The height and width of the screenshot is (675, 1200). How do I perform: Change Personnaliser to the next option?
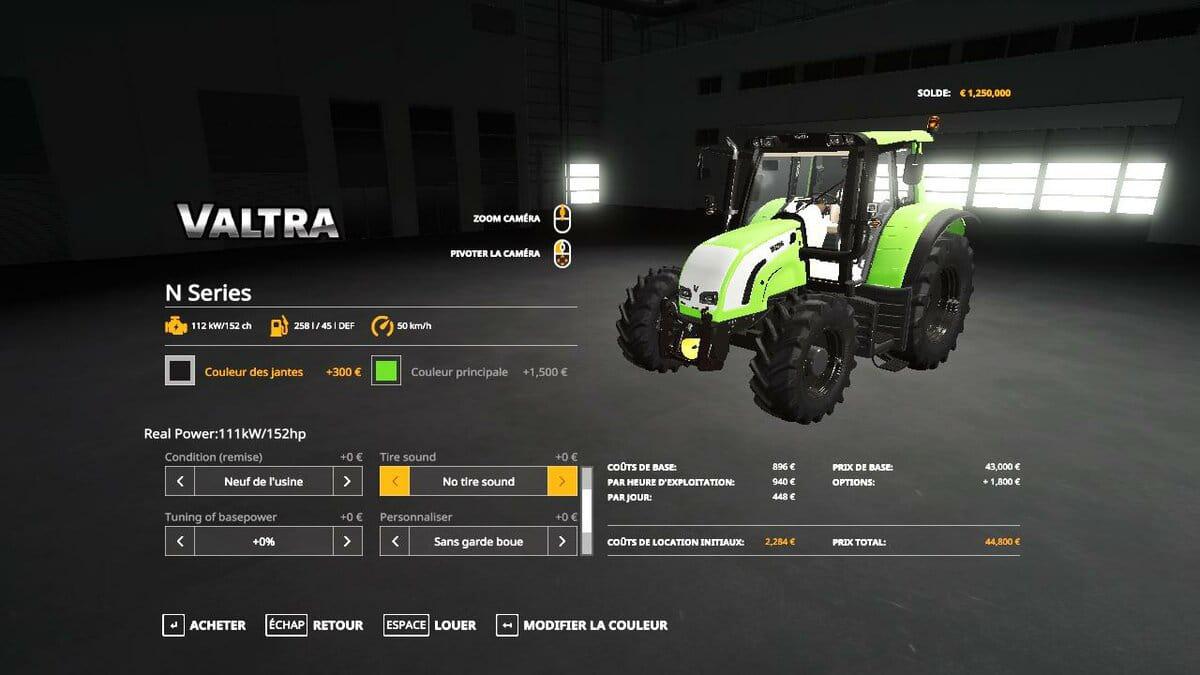click(x=562, y=541)
